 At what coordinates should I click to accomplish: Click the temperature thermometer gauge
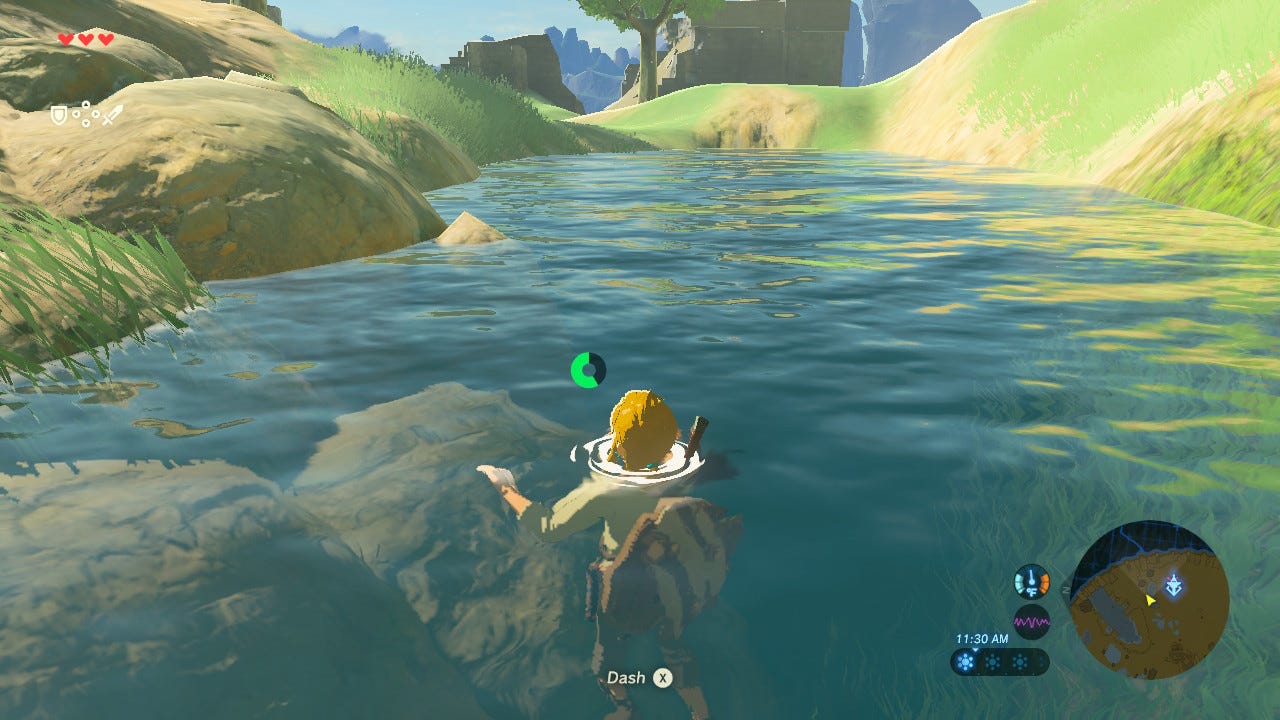pyautogui.click(x=1031, y=582)
